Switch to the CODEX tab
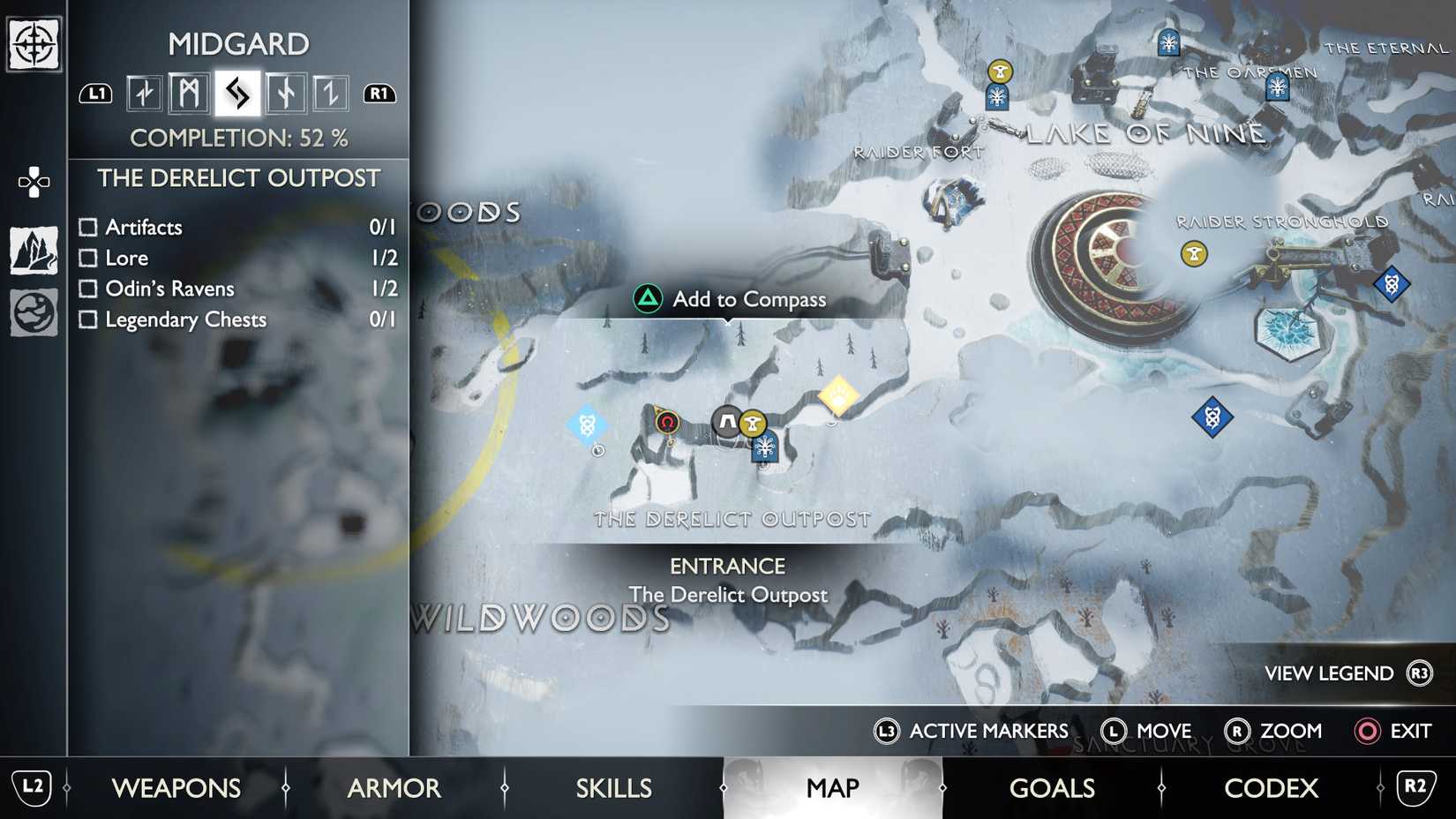 1271,787
